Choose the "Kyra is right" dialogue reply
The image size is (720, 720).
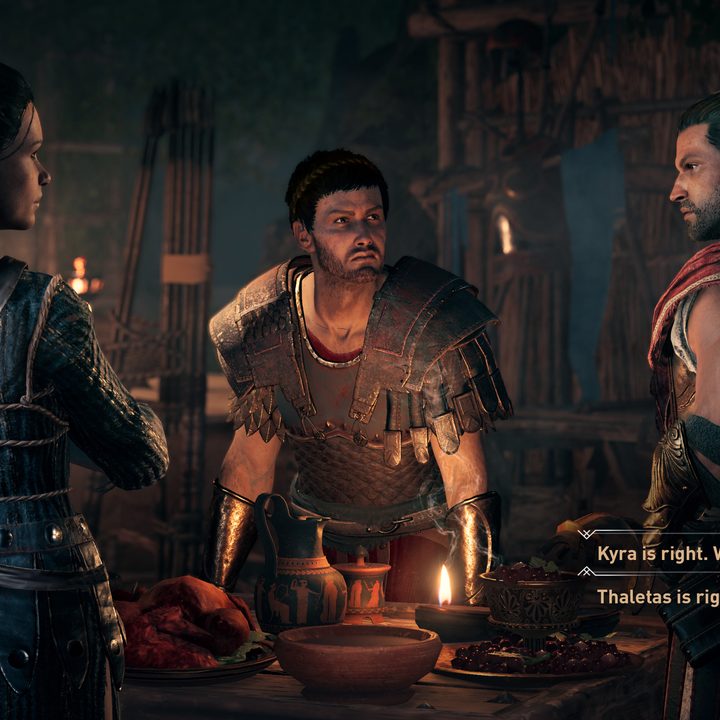pyautogui.click(x=655, y=553)
